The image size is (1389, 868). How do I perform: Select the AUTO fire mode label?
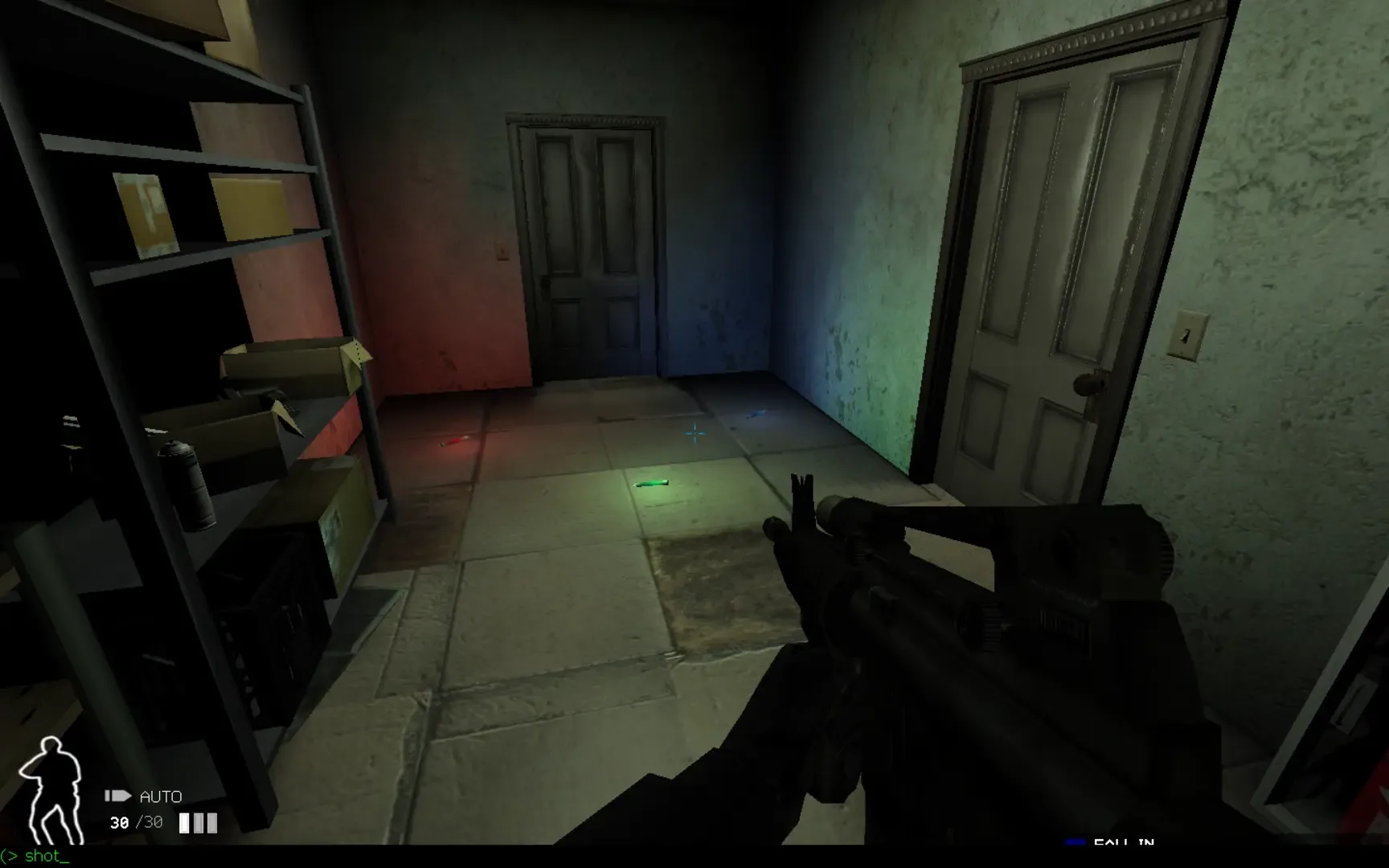click(x=160, y=796)
